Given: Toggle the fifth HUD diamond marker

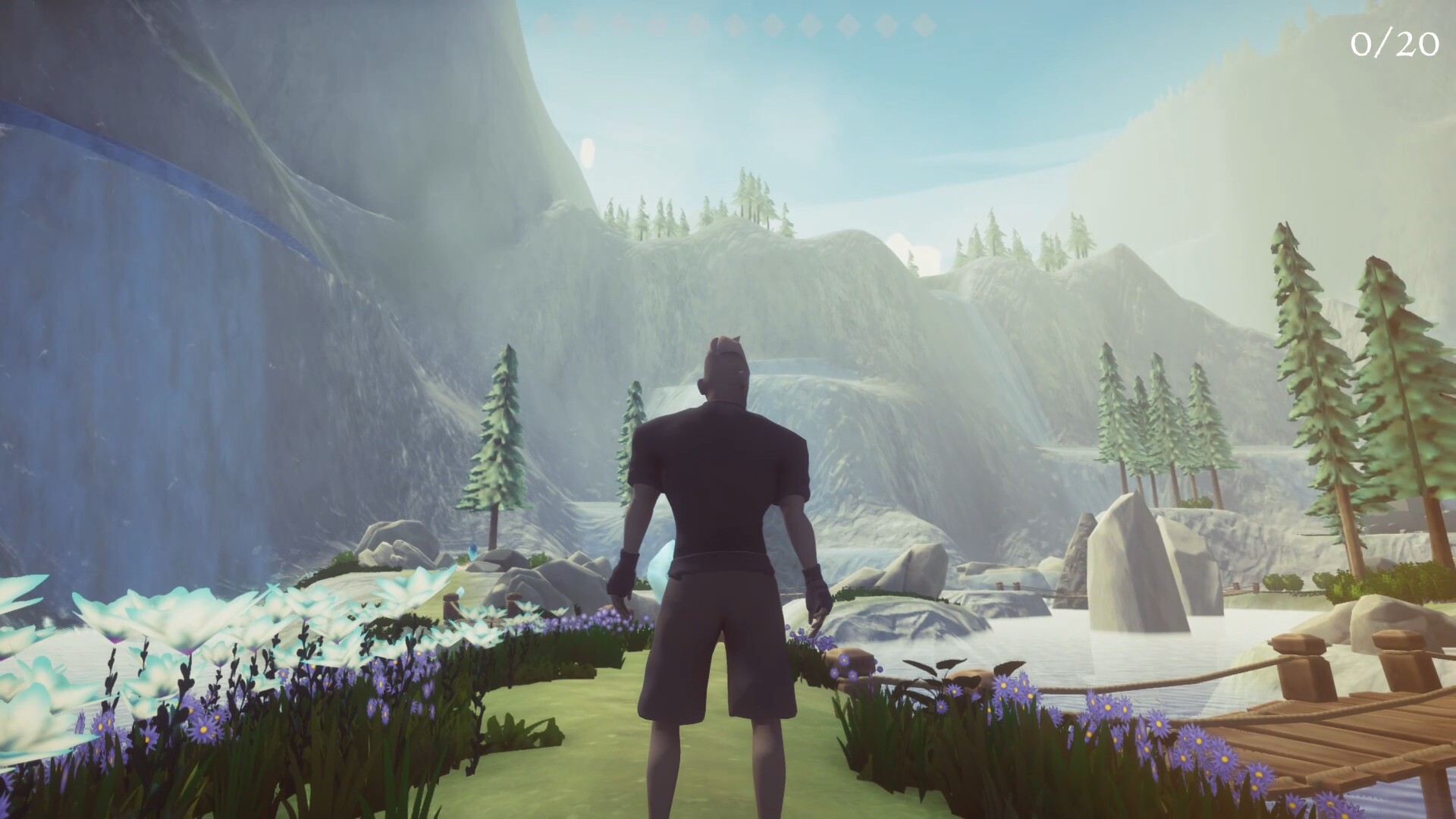Looking at the screenshot, I should [x=697, y=23].
